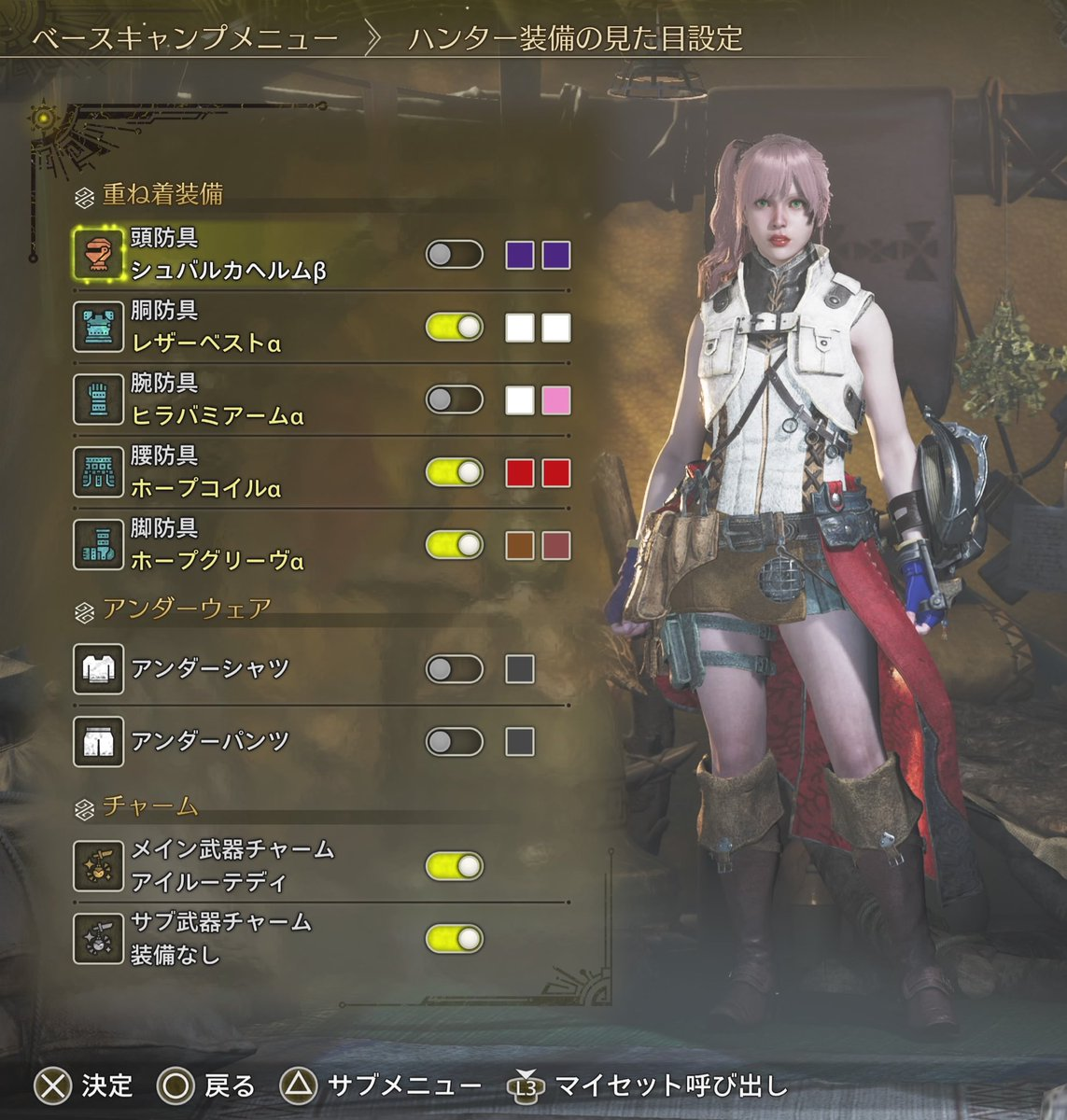
Task: Toggle the sub weapon charm switch
Action: [x=455, y=938]
